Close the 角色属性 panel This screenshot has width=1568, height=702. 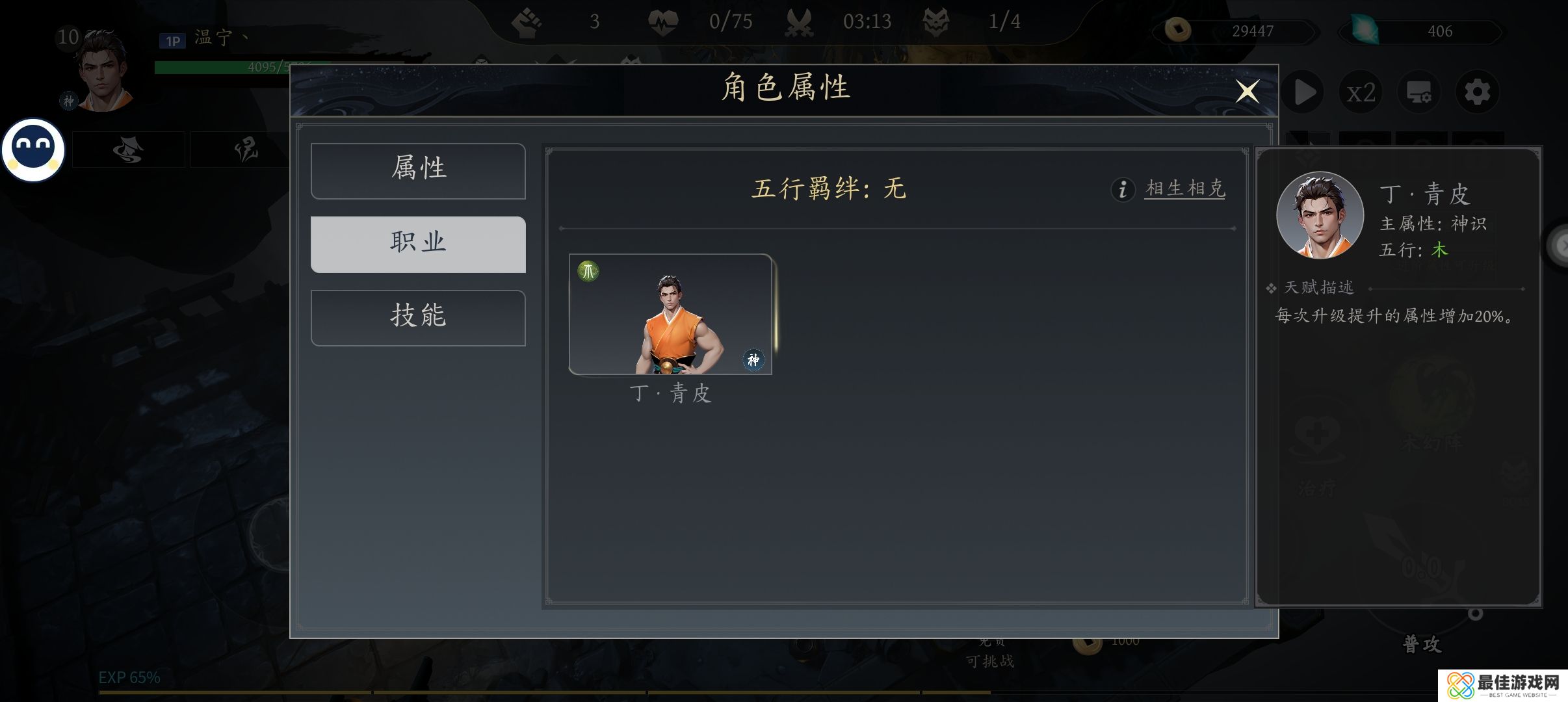(x=1247, y=92)
